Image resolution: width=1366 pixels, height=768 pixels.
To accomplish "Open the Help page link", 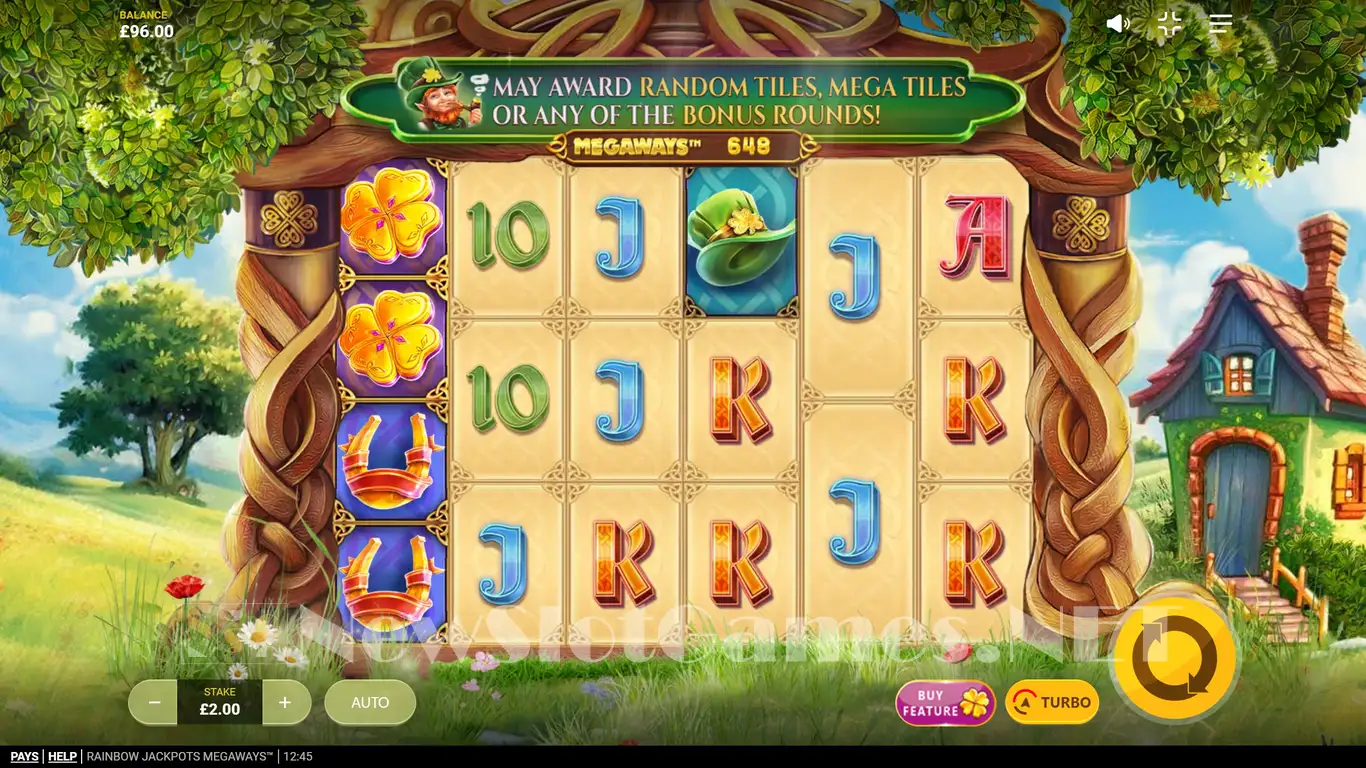I will tap(62, 757).
